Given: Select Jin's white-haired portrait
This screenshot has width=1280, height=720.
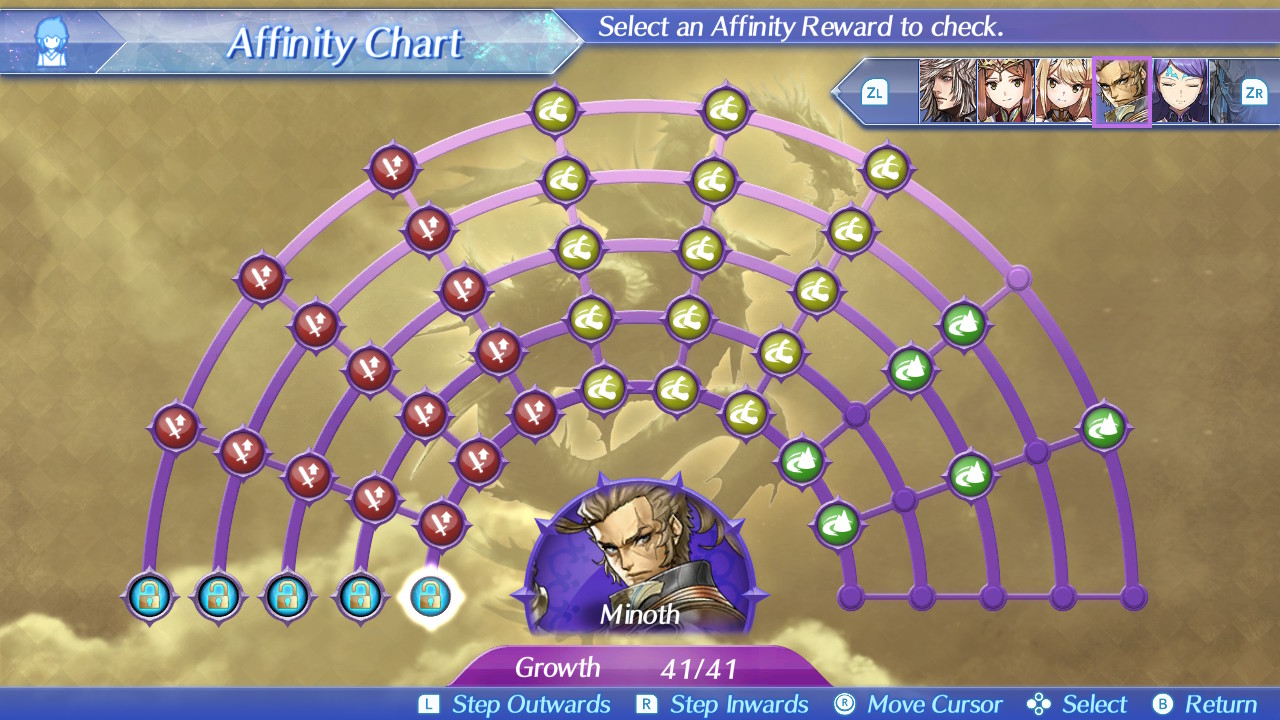Looking at the screenshot, I should click(947, 91).
